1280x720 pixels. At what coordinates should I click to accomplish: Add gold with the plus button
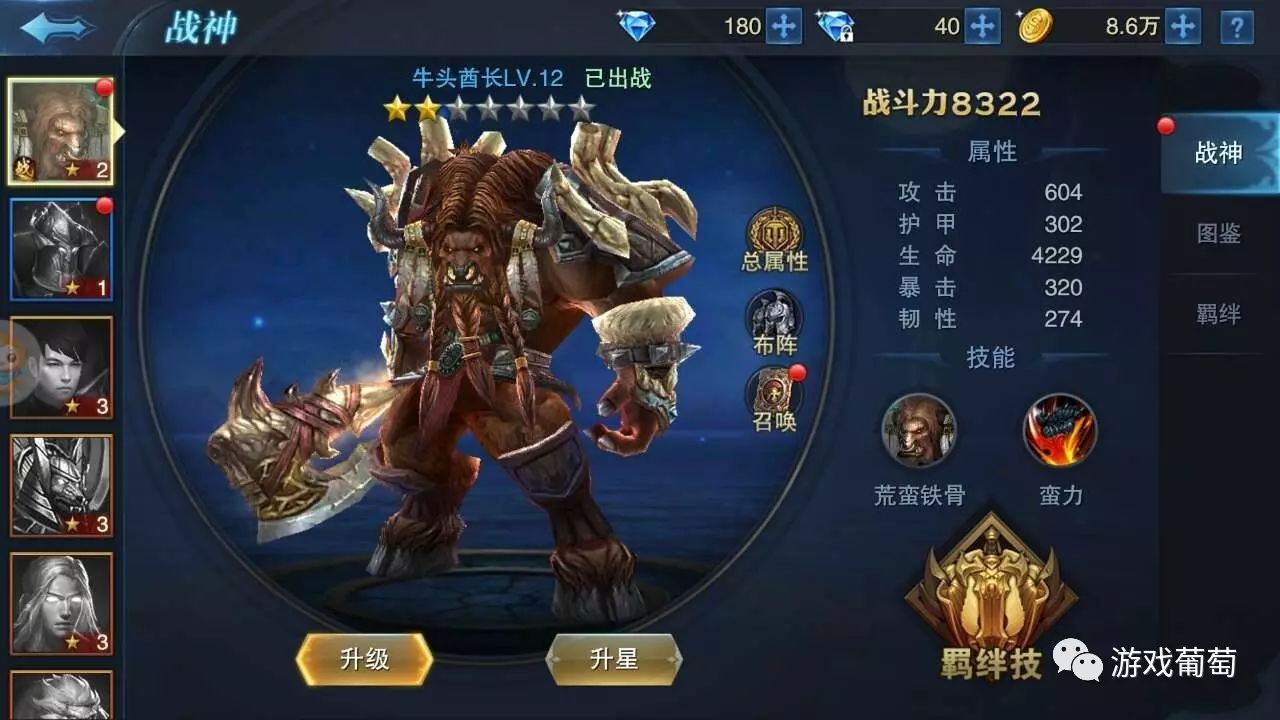(1184, 23)
